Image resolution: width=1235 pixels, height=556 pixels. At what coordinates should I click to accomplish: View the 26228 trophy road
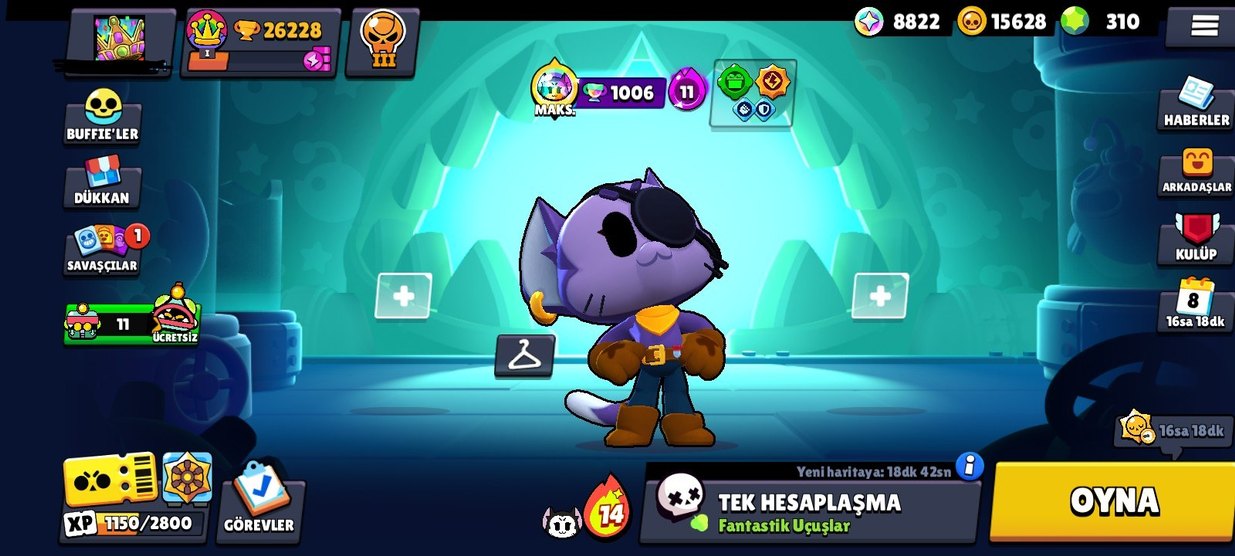[263, 42]
